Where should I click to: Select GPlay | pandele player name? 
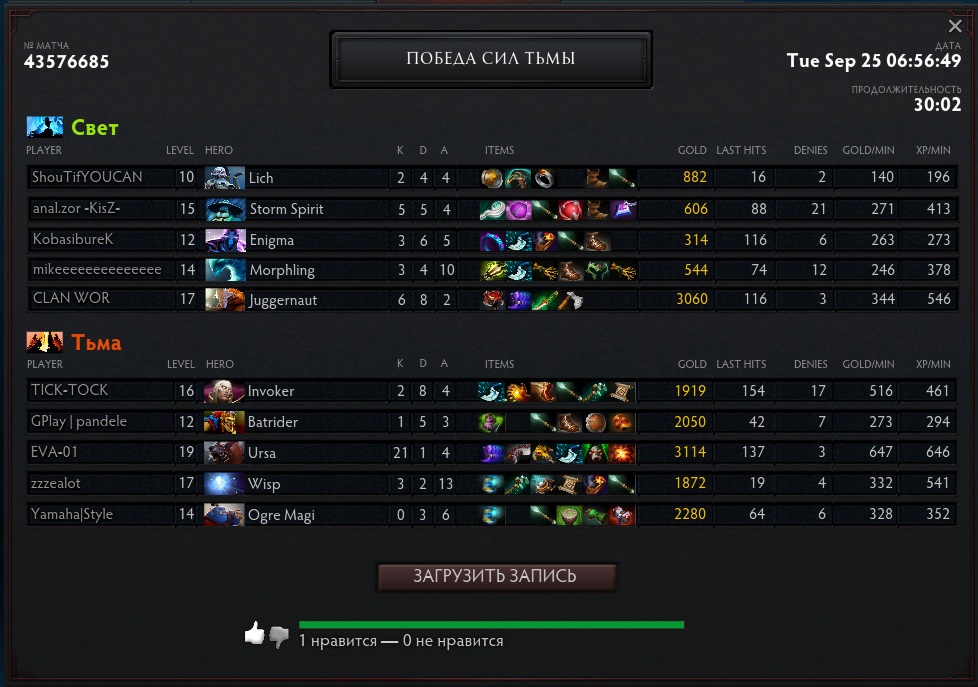pos(79,421)
